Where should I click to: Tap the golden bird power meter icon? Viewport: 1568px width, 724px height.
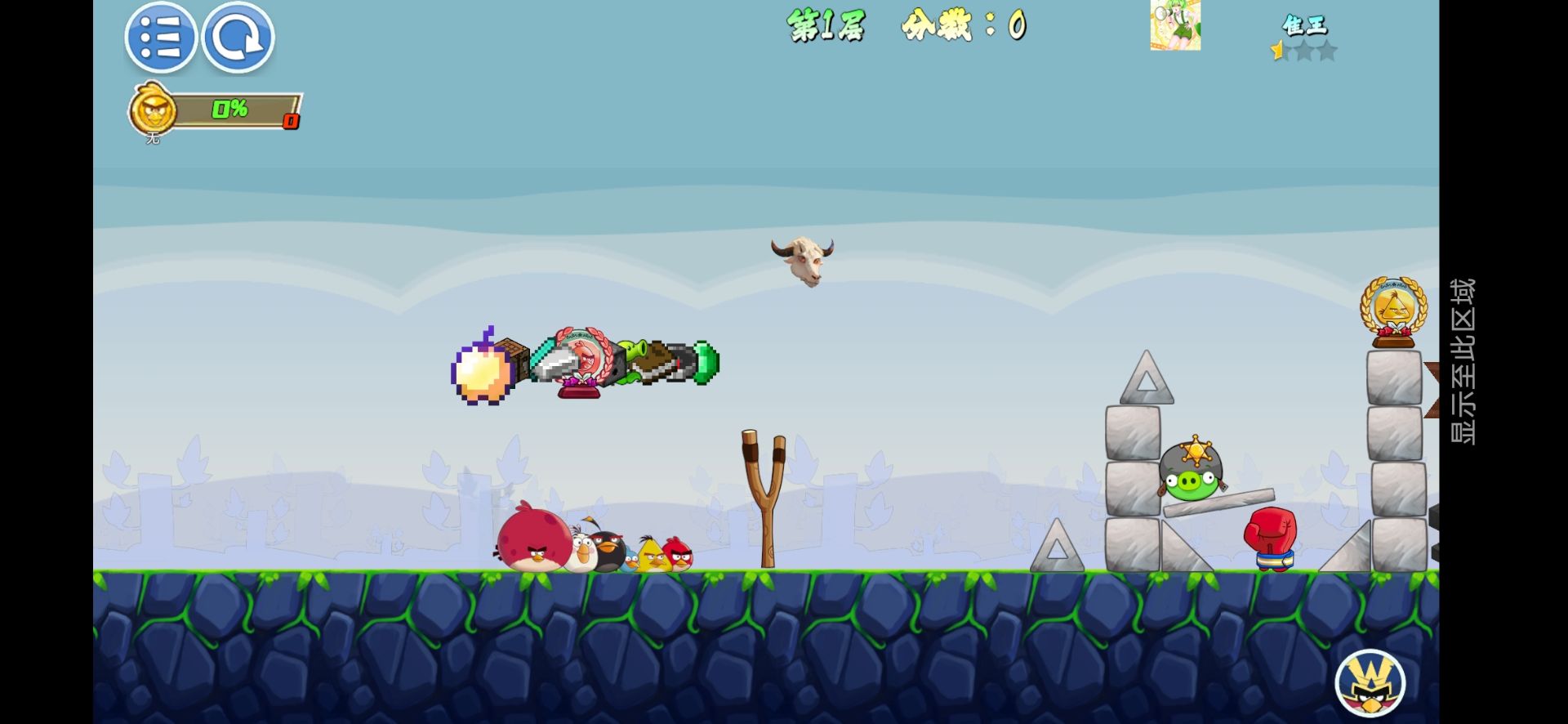pos(154,109)
